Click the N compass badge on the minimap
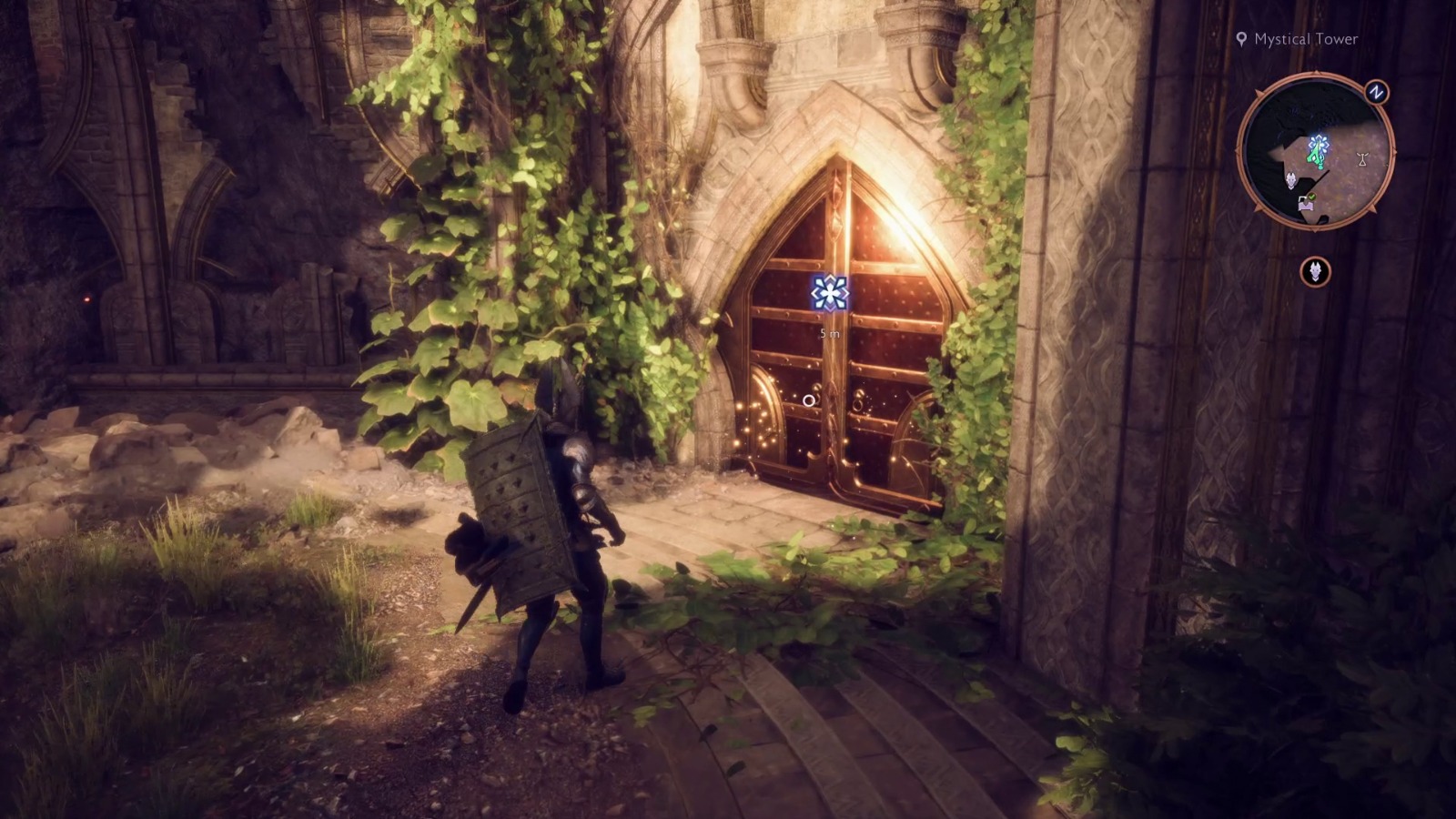 click(x=1375, y=92)
